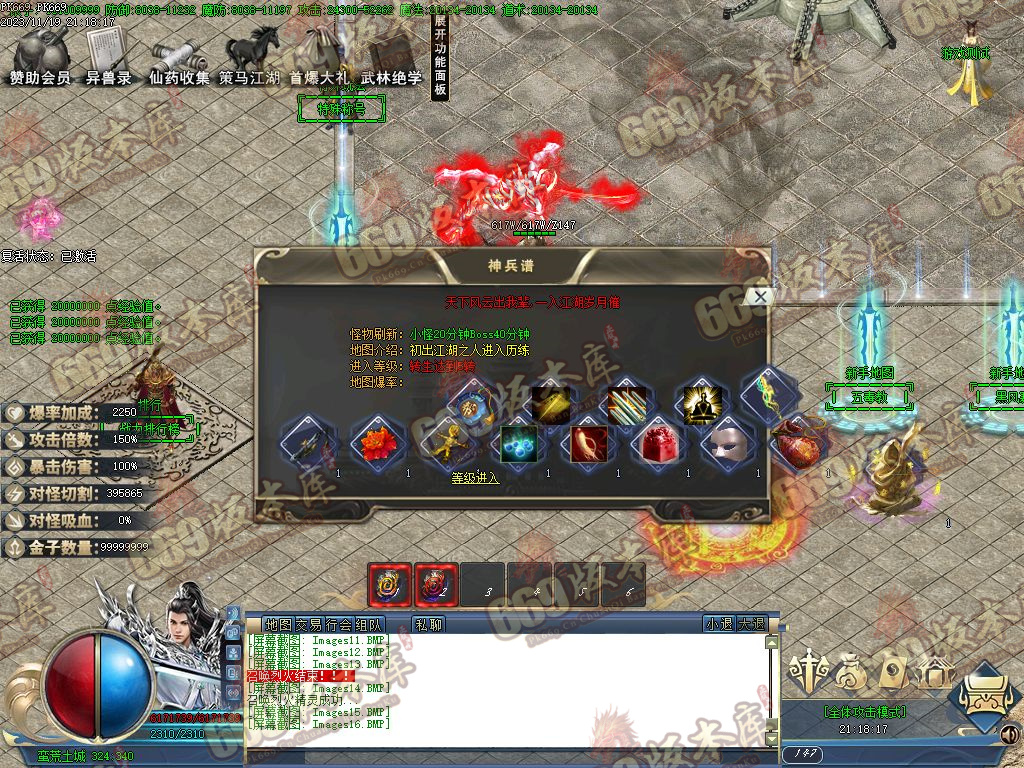This screenshot has height=768, width=1024.
Task: Toggle the sound speaker icon
Action: click(1010, 735)
